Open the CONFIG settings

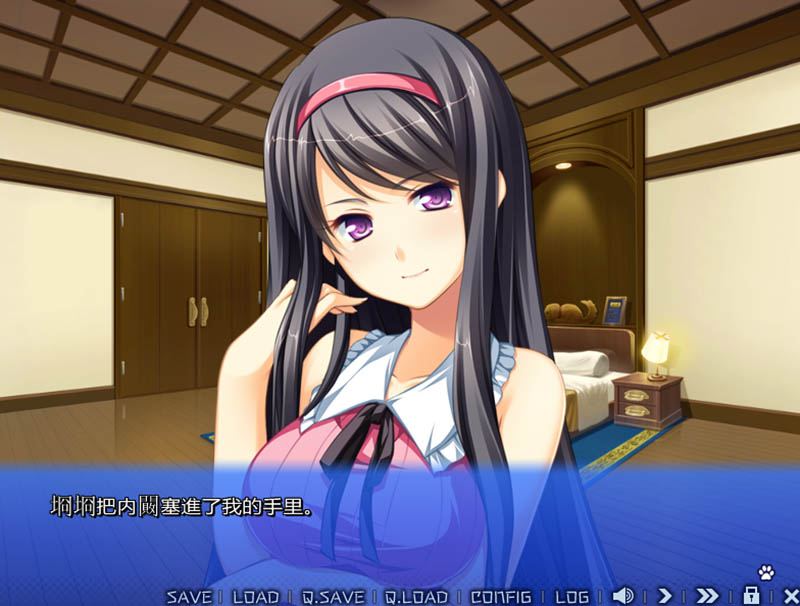(499, 597)
